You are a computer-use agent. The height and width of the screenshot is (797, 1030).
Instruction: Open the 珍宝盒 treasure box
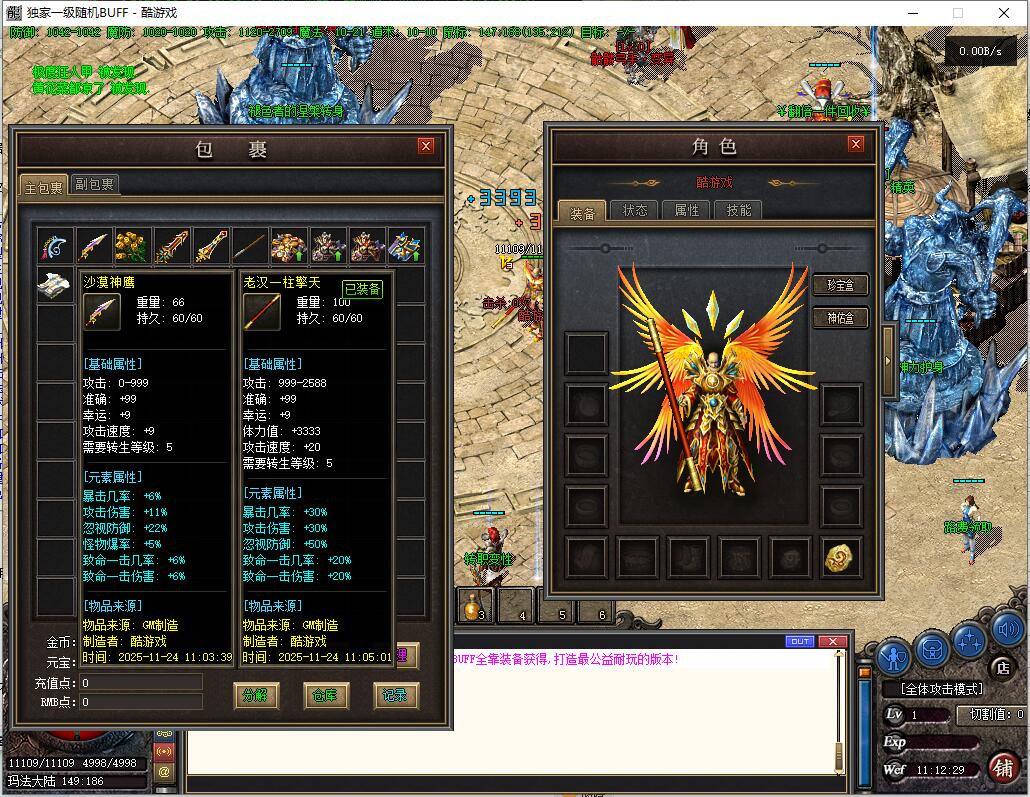coord(839,285)
